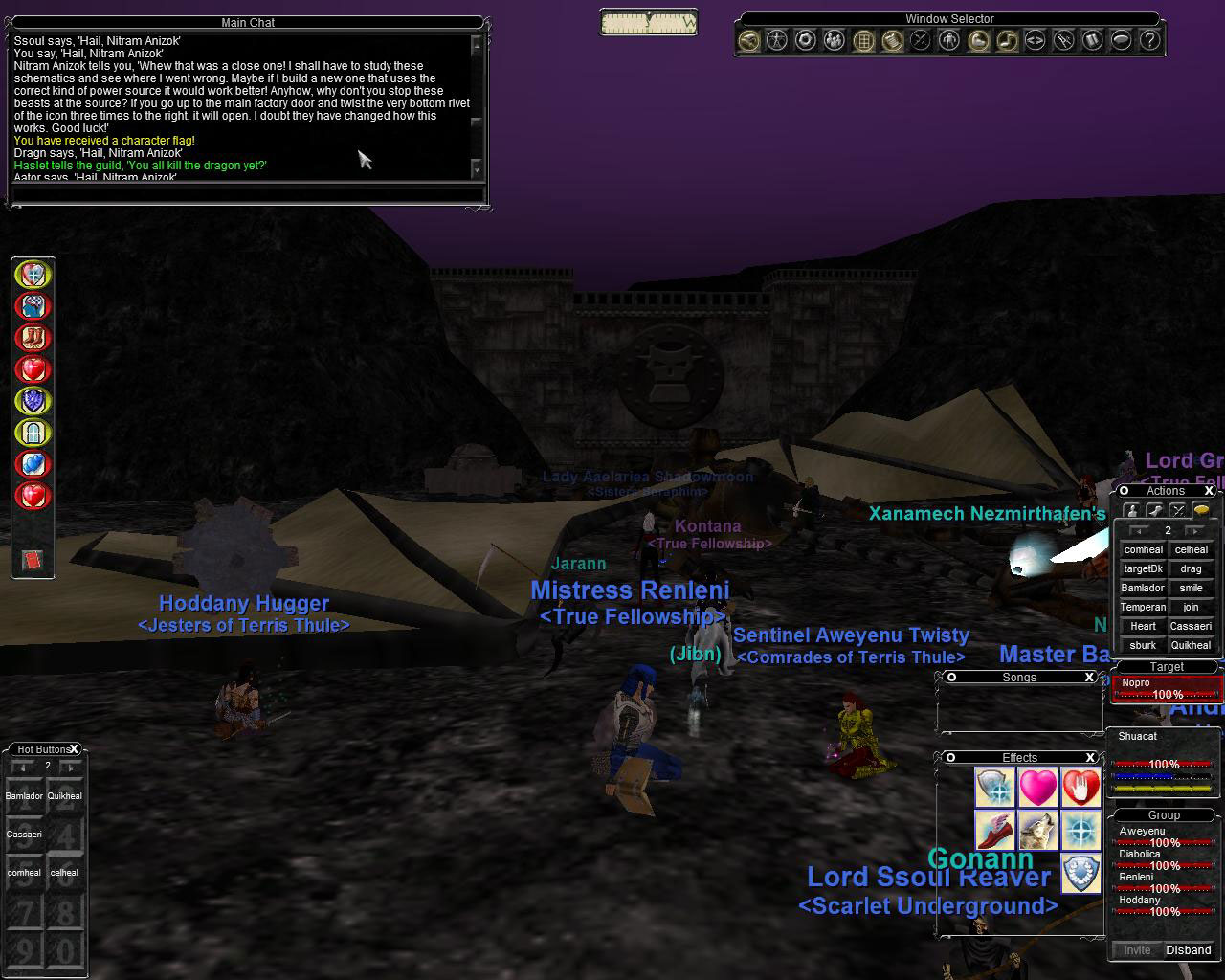Switch to the speech bubble socials tab

point(1200,510)
